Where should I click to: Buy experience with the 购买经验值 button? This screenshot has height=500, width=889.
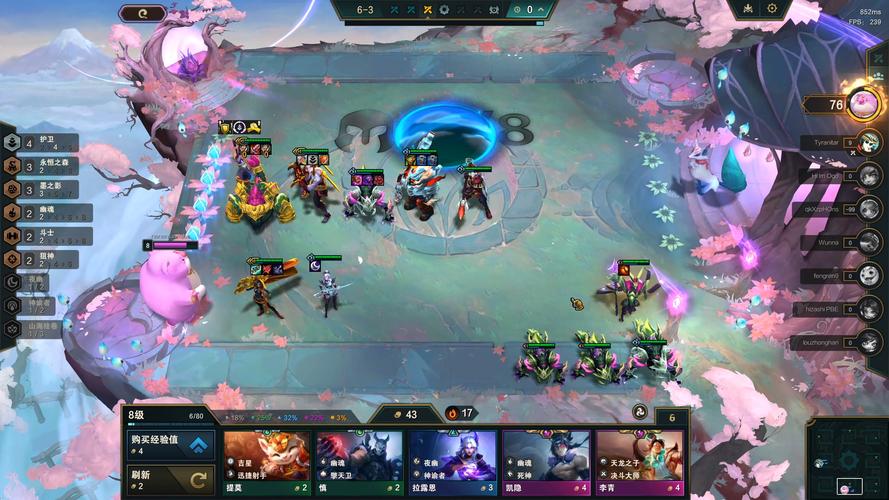(x=171, y=445)
